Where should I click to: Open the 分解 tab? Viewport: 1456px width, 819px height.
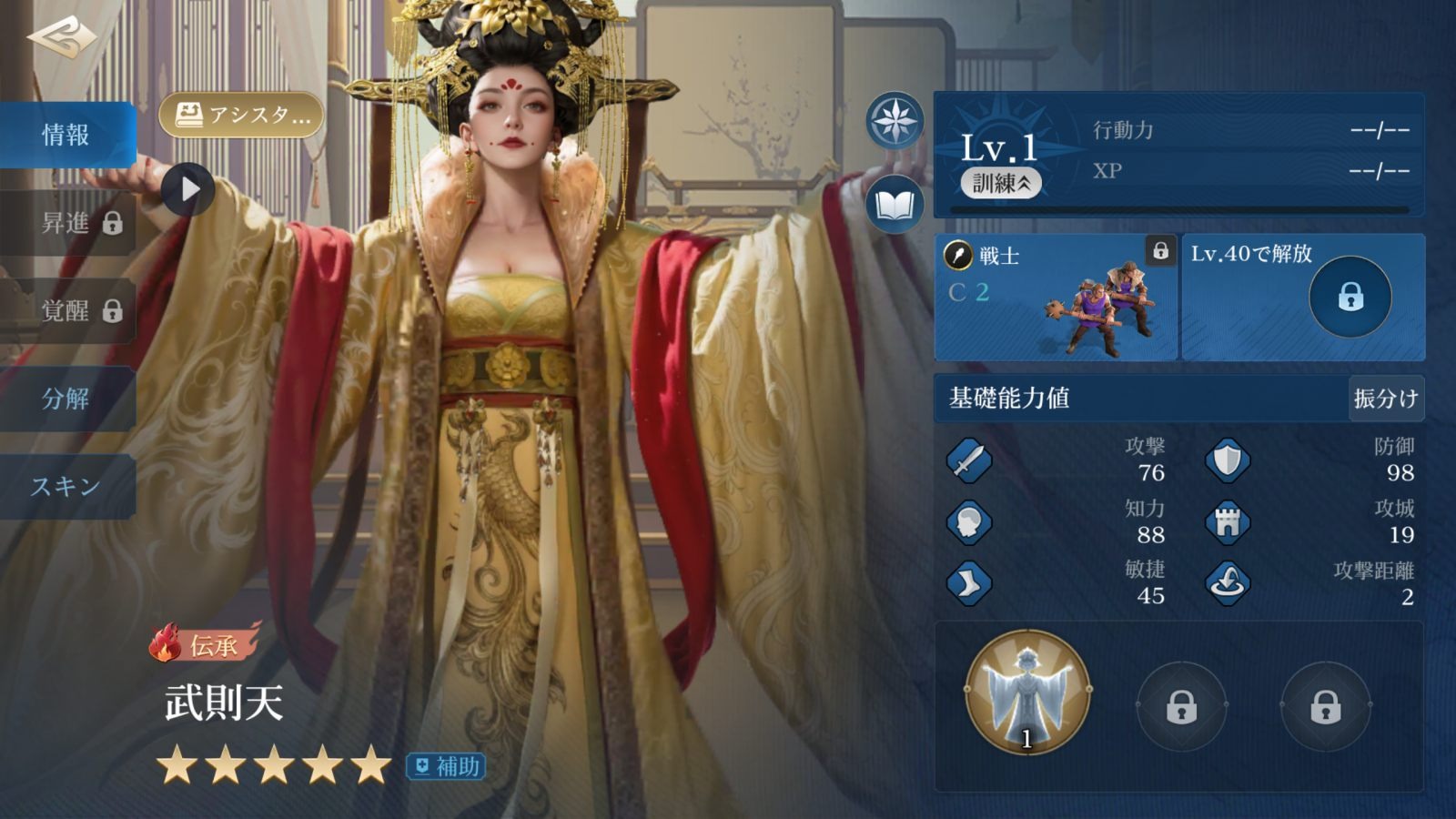66,399
